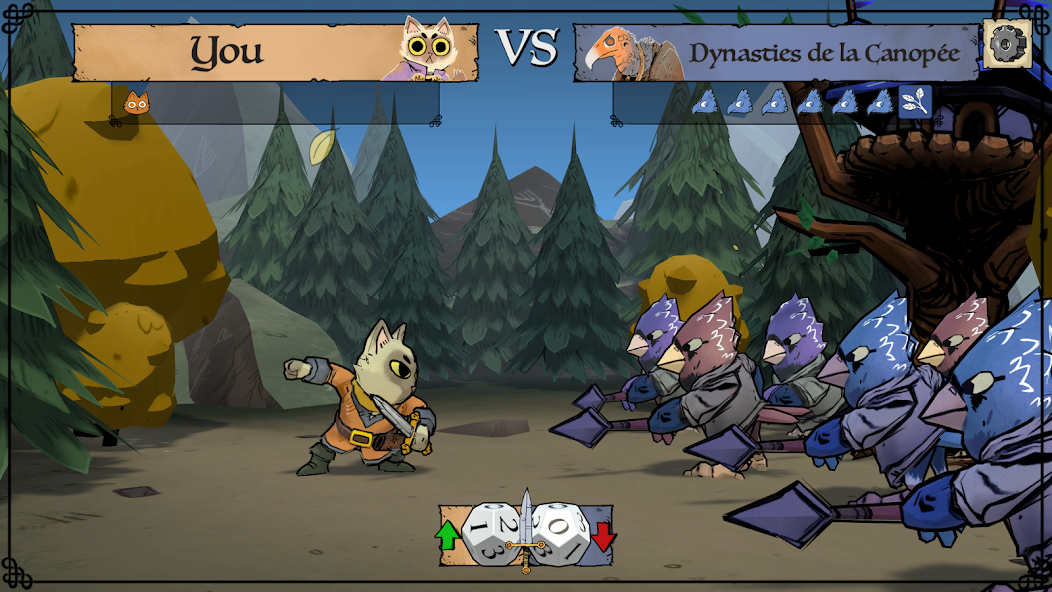Click the red down arrow by the dice

603,536
